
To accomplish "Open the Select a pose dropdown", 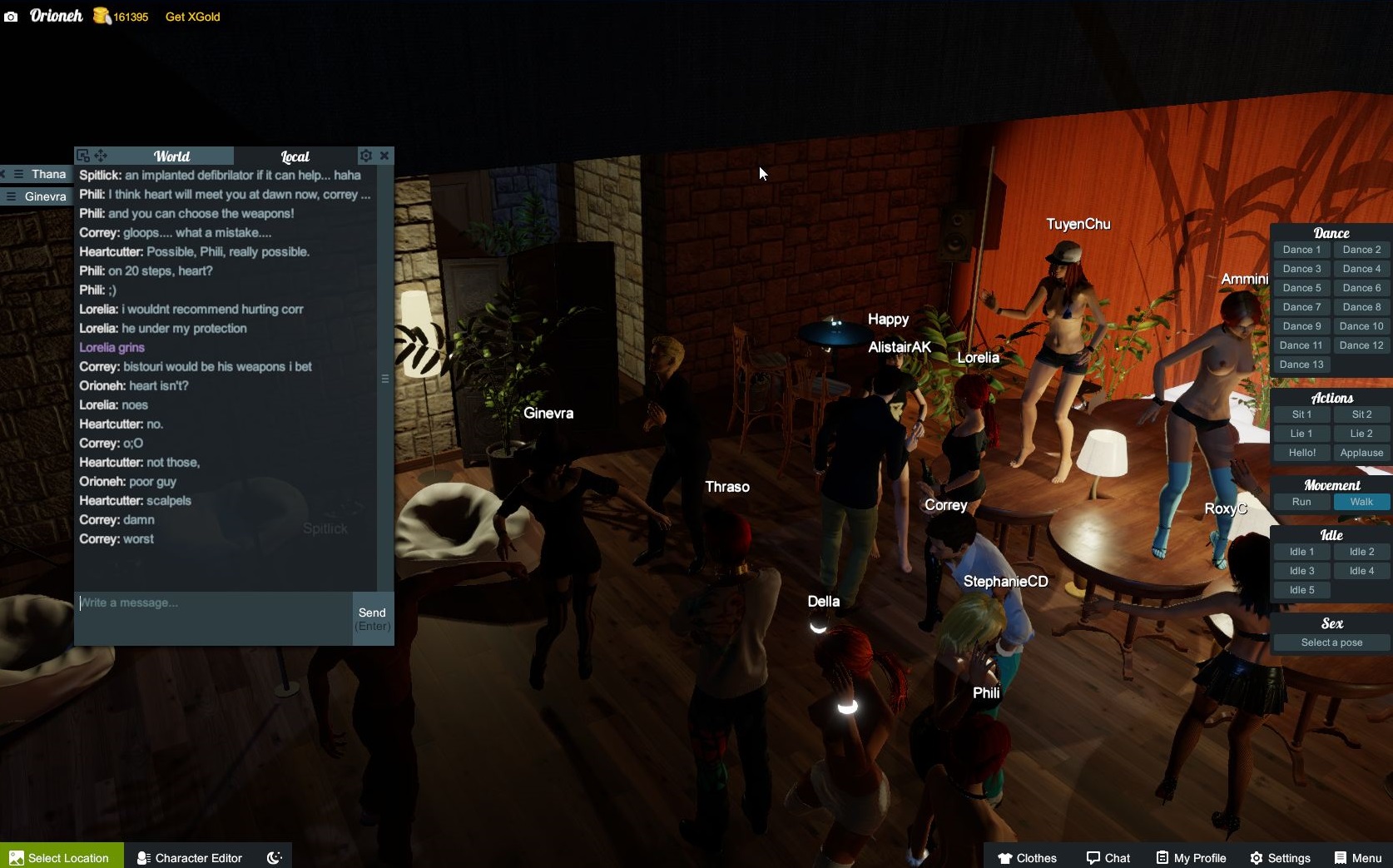I will 1331,642.
